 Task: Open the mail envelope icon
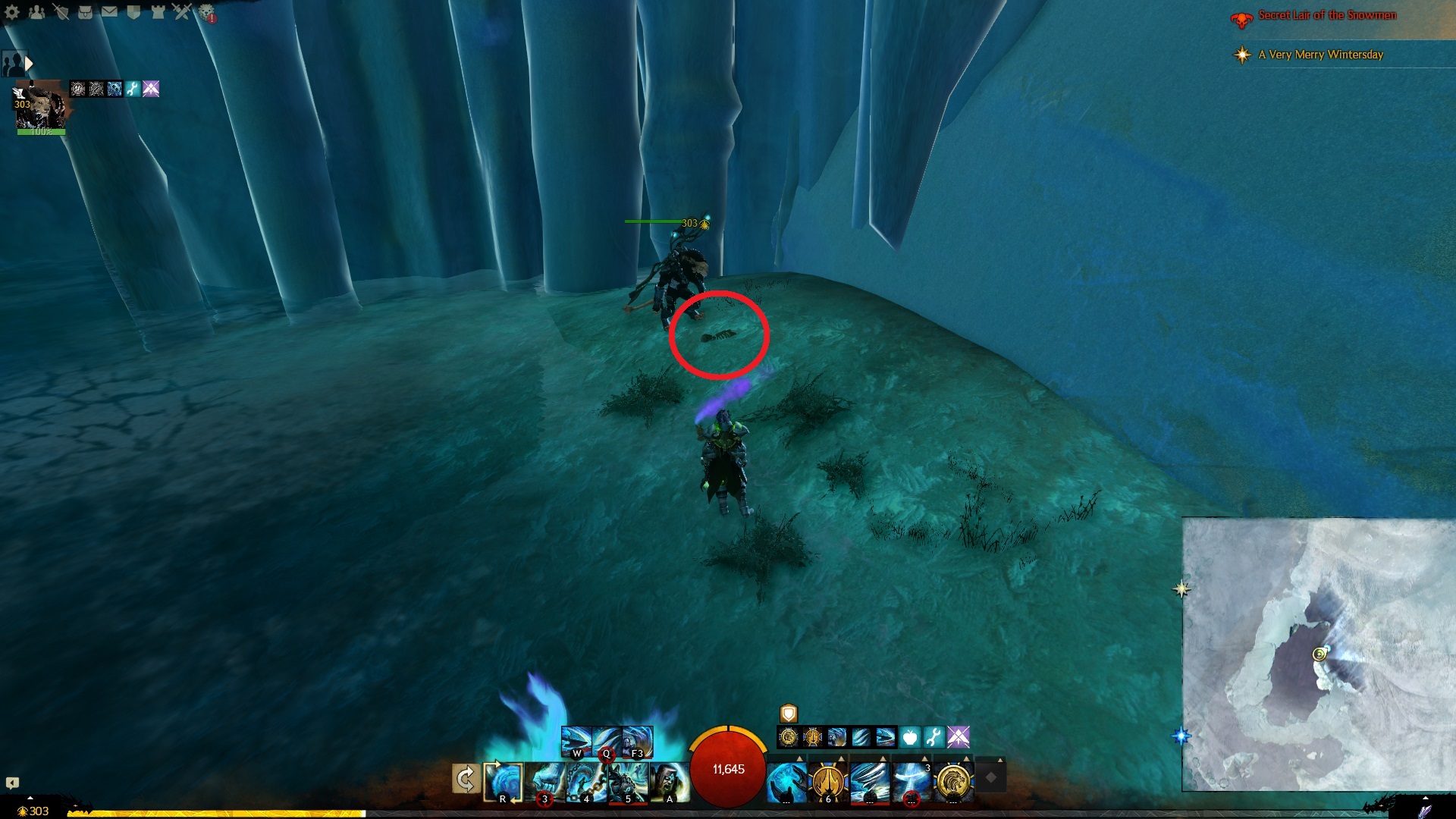click(x=109, y=12)
